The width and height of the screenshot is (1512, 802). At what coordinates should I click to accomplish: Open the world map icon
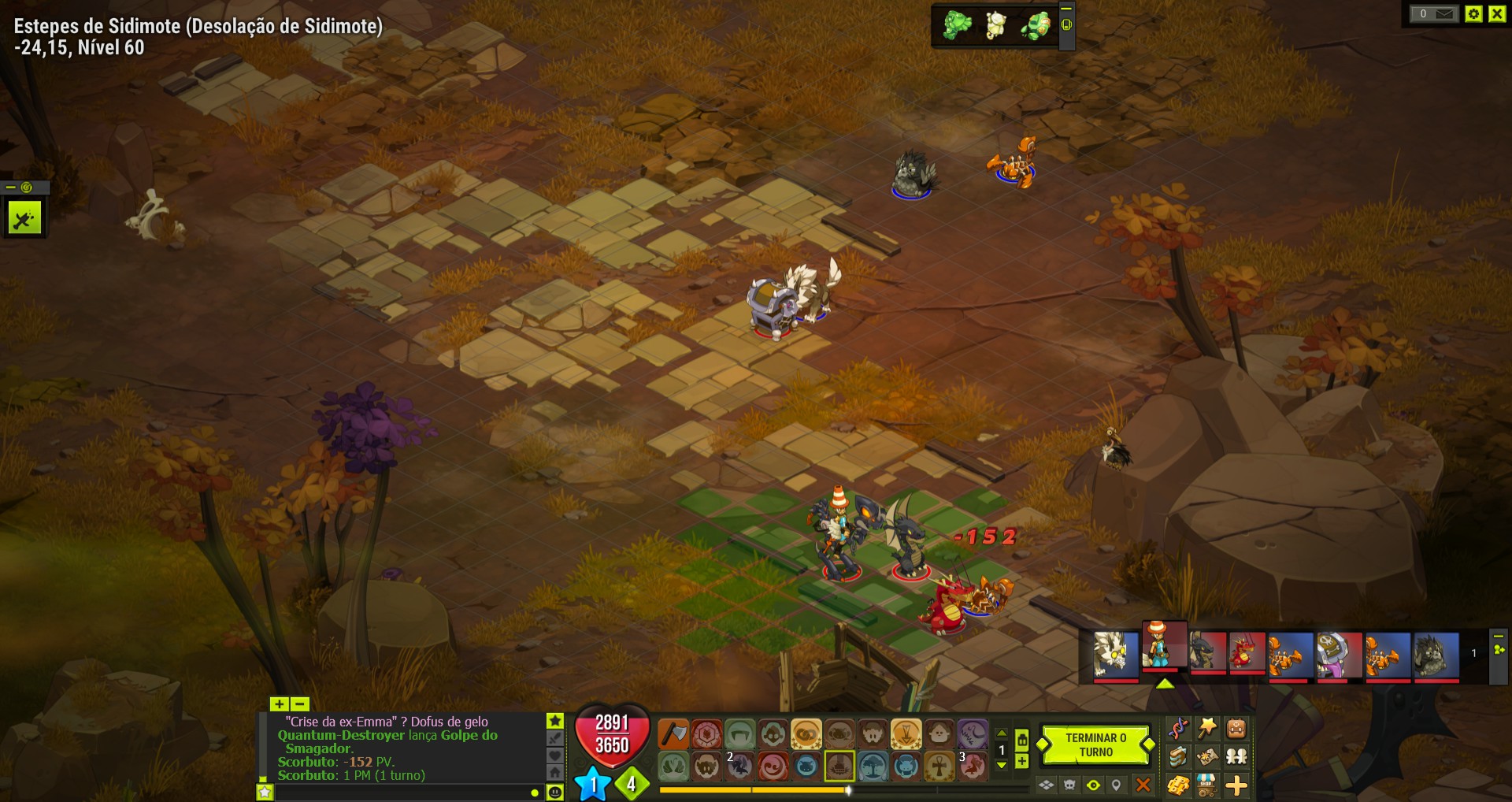[x=1206, y=758]
